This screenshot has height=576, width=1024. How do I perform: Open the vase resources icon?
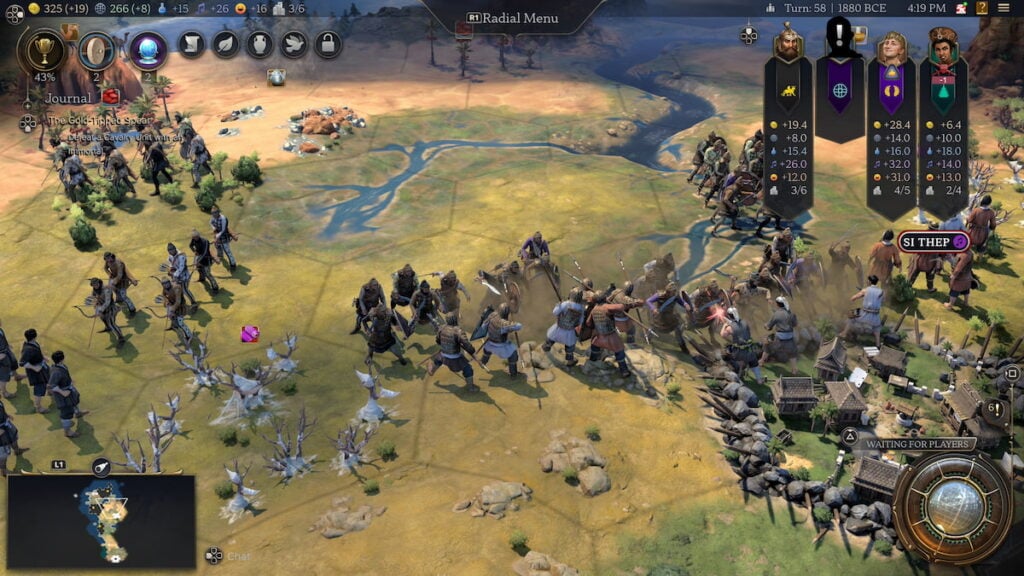pyautogui.click(x=260, y=44)
